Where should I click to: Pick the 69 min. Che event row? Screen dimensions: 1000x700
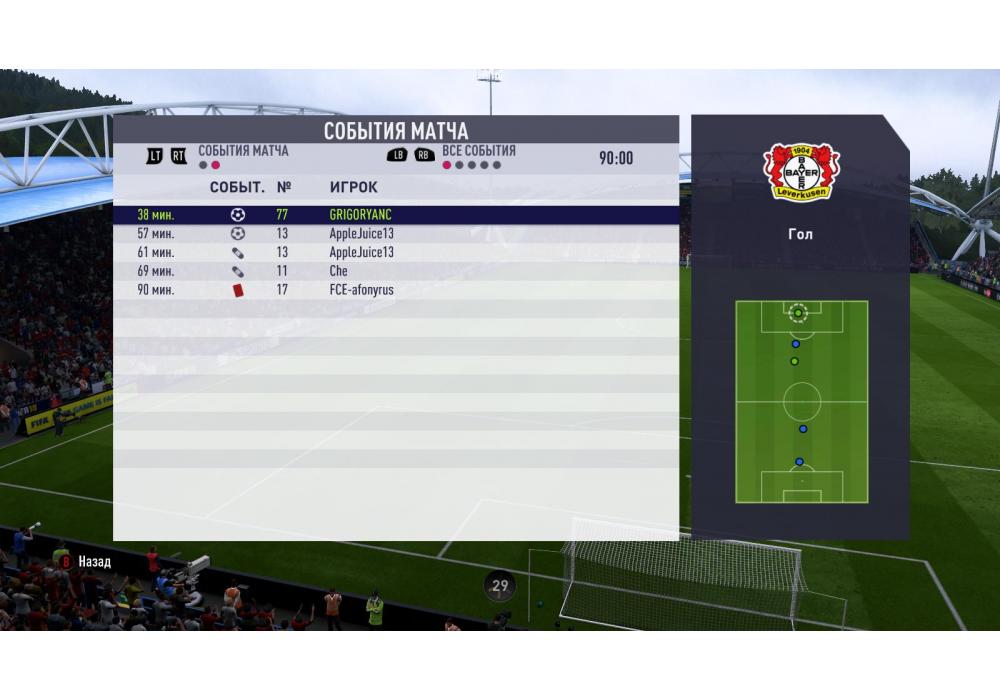pos(395,271)
